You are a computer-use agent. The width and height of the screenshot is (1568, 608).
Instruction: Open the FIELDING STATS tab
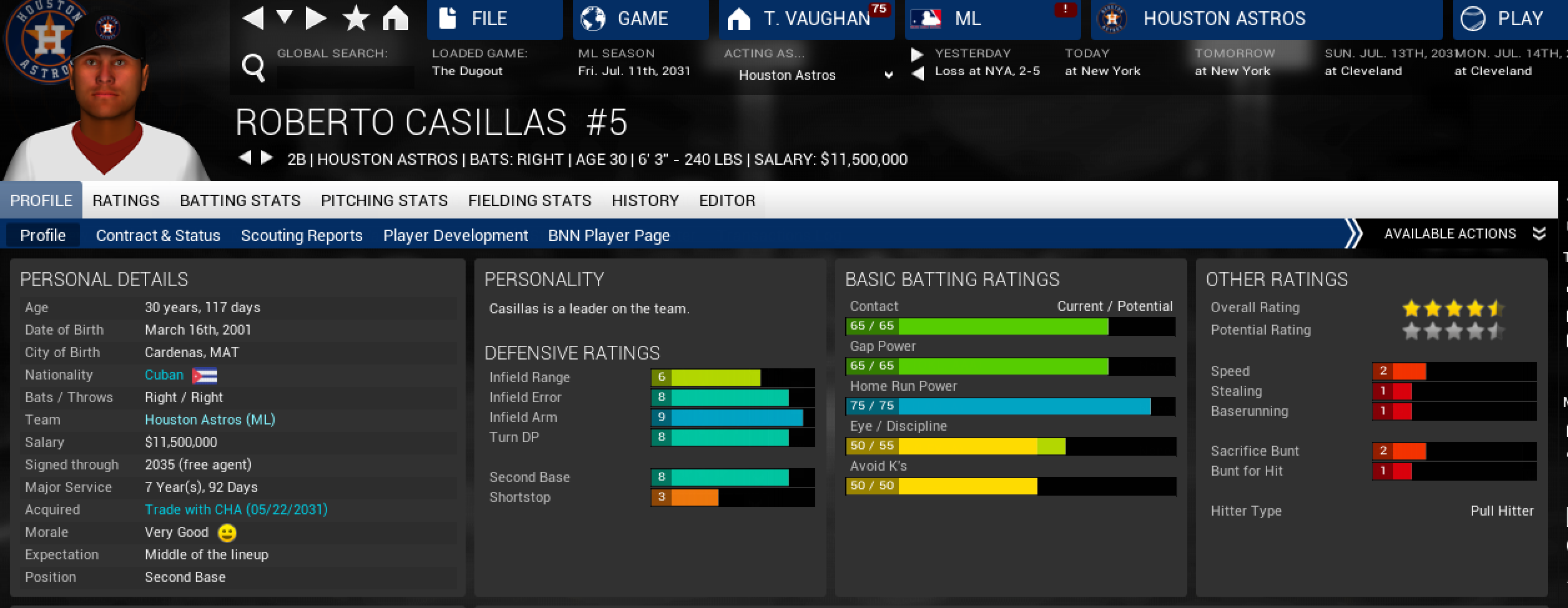[529, 200]
